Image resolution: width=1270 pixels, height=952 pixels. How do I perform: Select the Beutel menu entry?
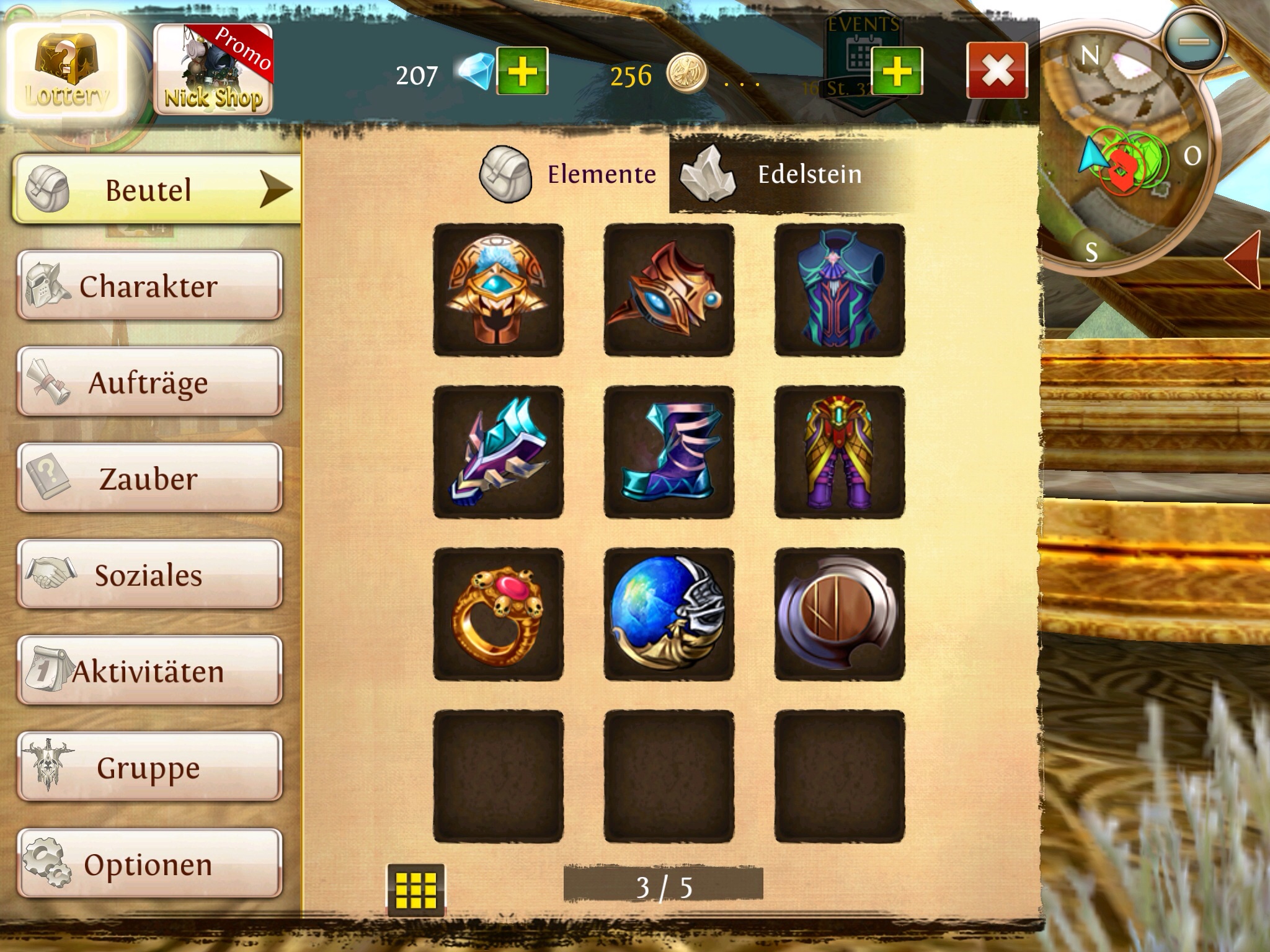coord(155,190)
